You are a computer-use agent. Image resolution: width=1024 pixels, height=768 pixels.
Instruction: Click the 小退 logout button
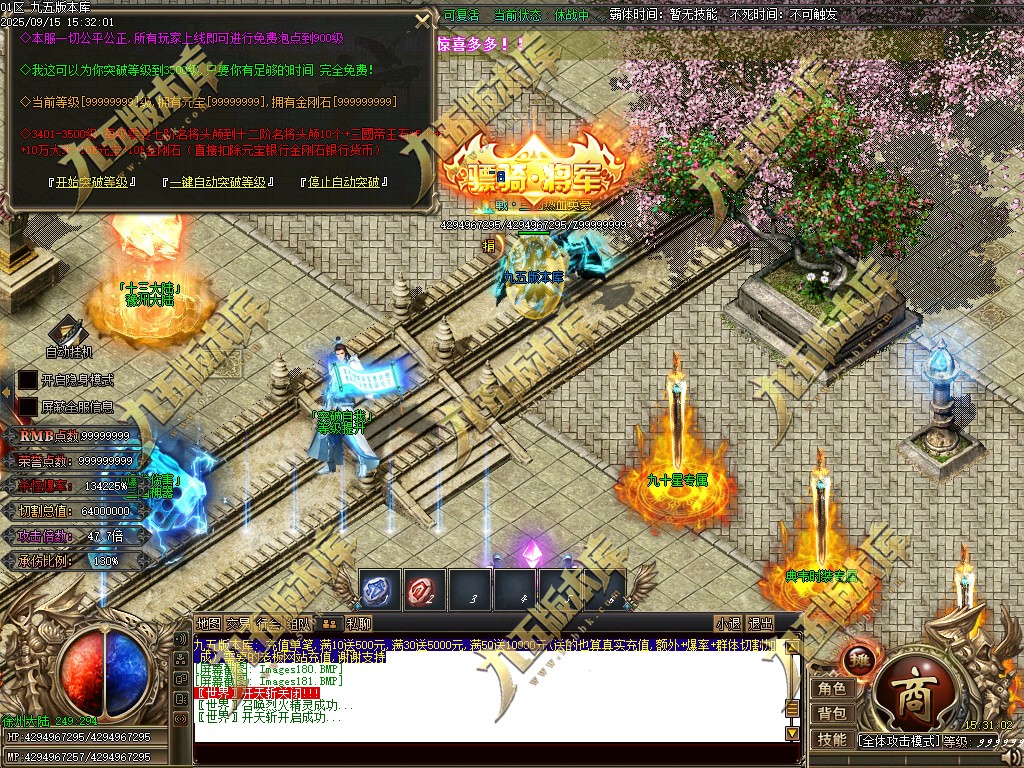point(728,624)
